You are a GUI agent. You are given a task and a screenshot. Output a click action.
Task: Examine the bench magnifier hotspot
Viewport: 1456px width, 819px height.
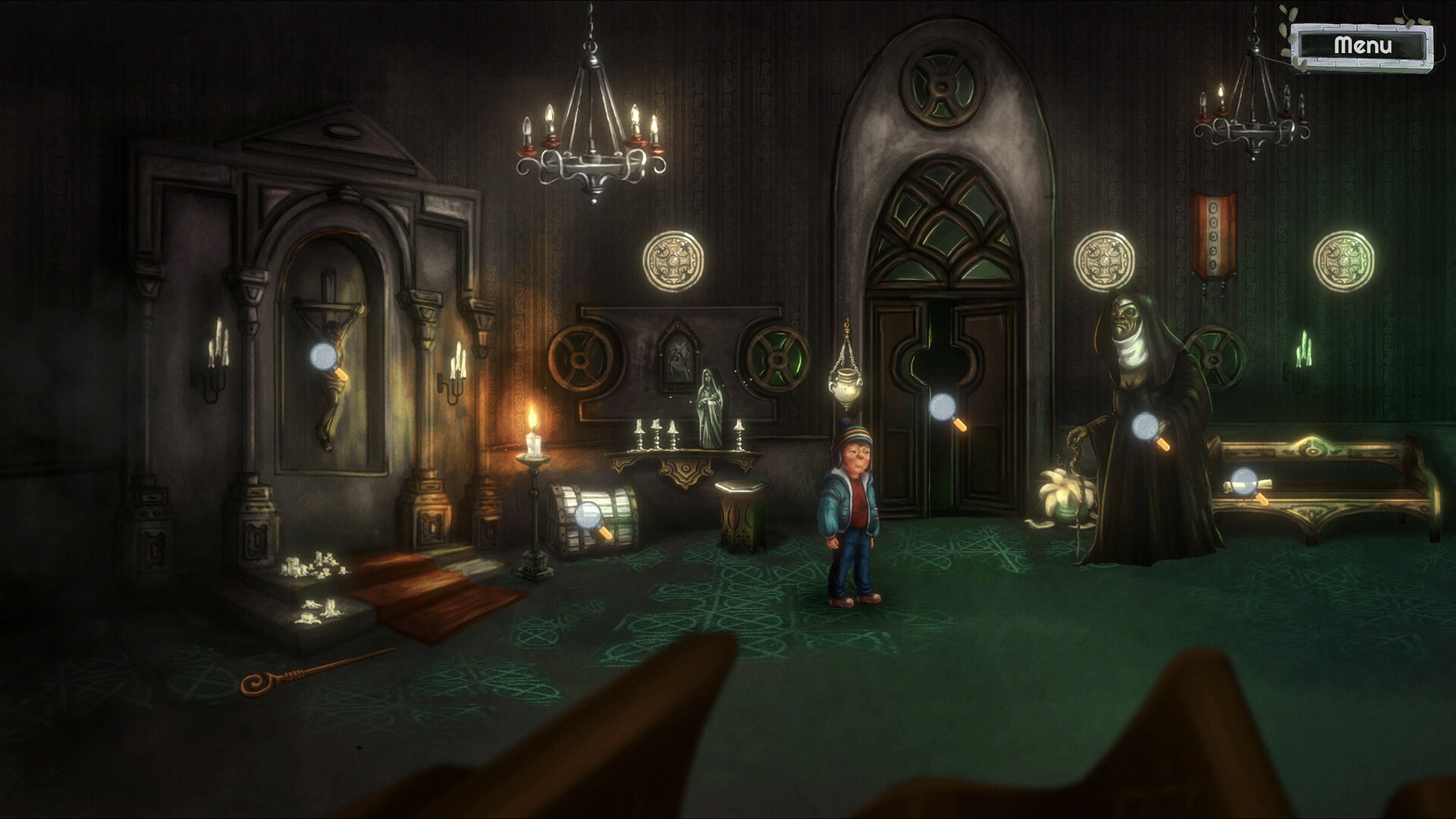tap(1244, 481)
